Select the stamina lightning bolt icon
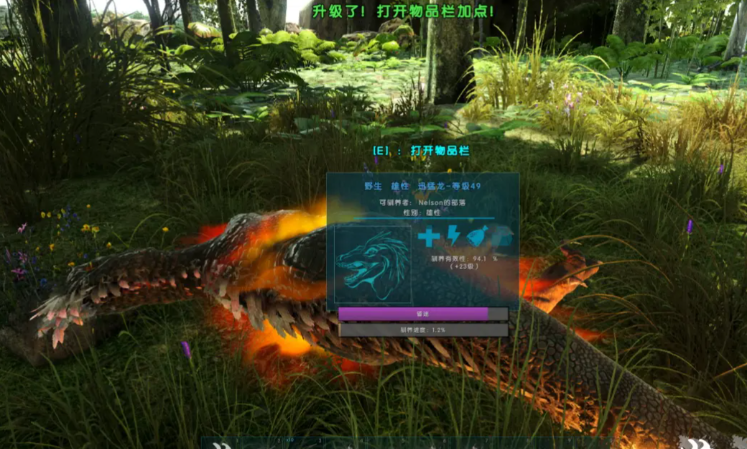This screenshot has width=747, height=449. (452, 237)
